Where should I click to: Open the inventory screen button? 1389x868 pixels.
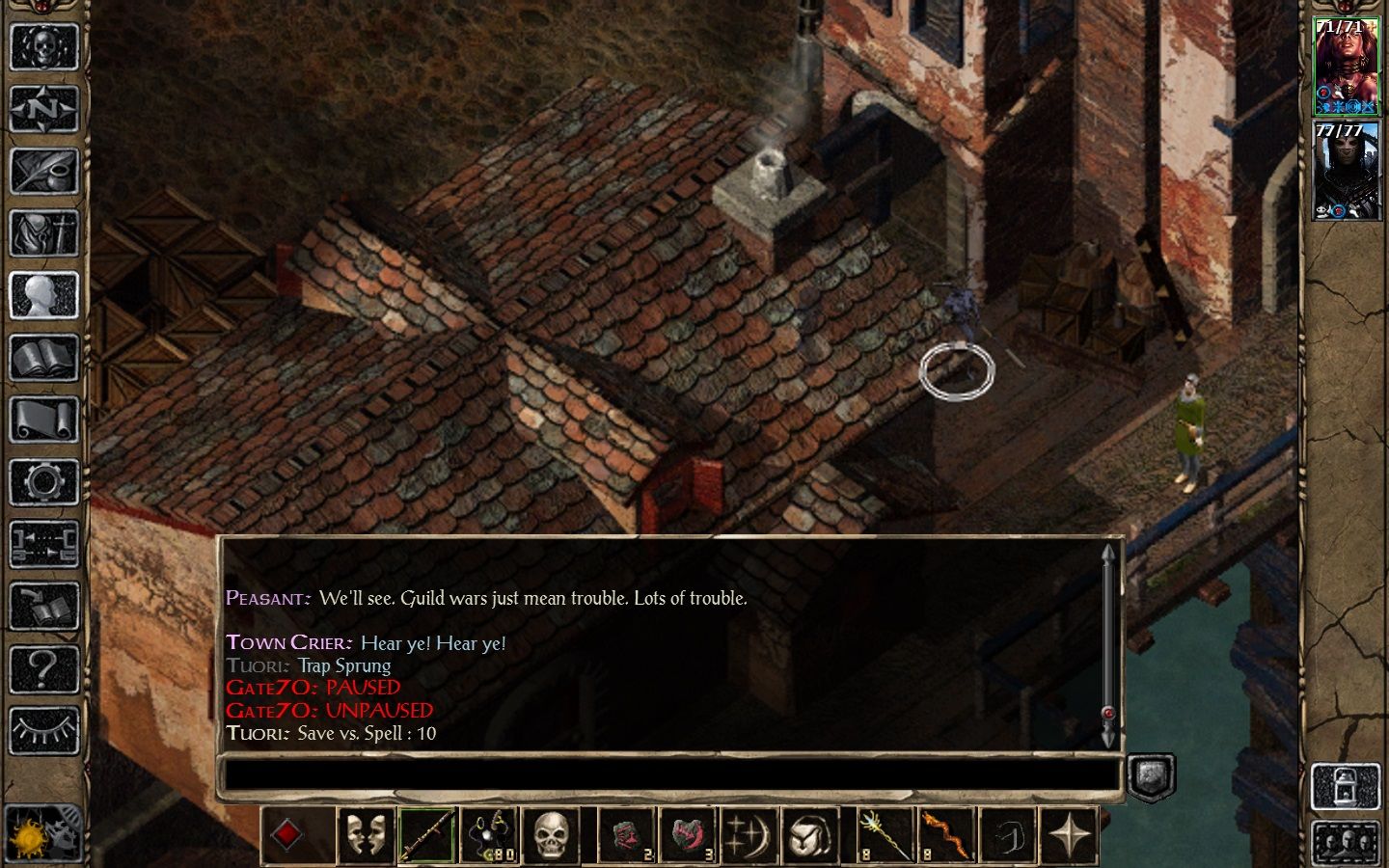coord(43,233)
